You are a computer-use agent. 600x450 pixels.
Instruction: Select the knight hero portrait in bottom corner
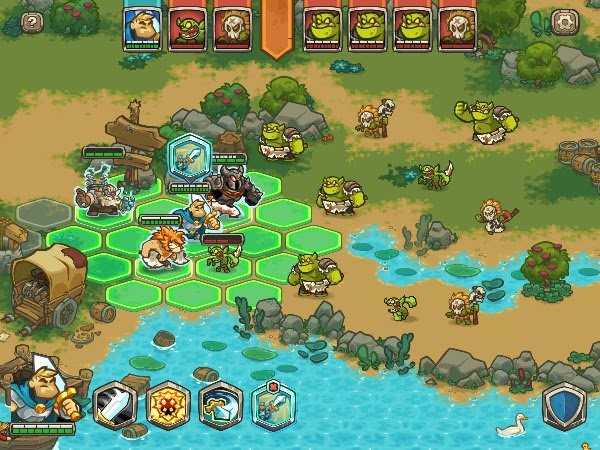pos(40,390)
